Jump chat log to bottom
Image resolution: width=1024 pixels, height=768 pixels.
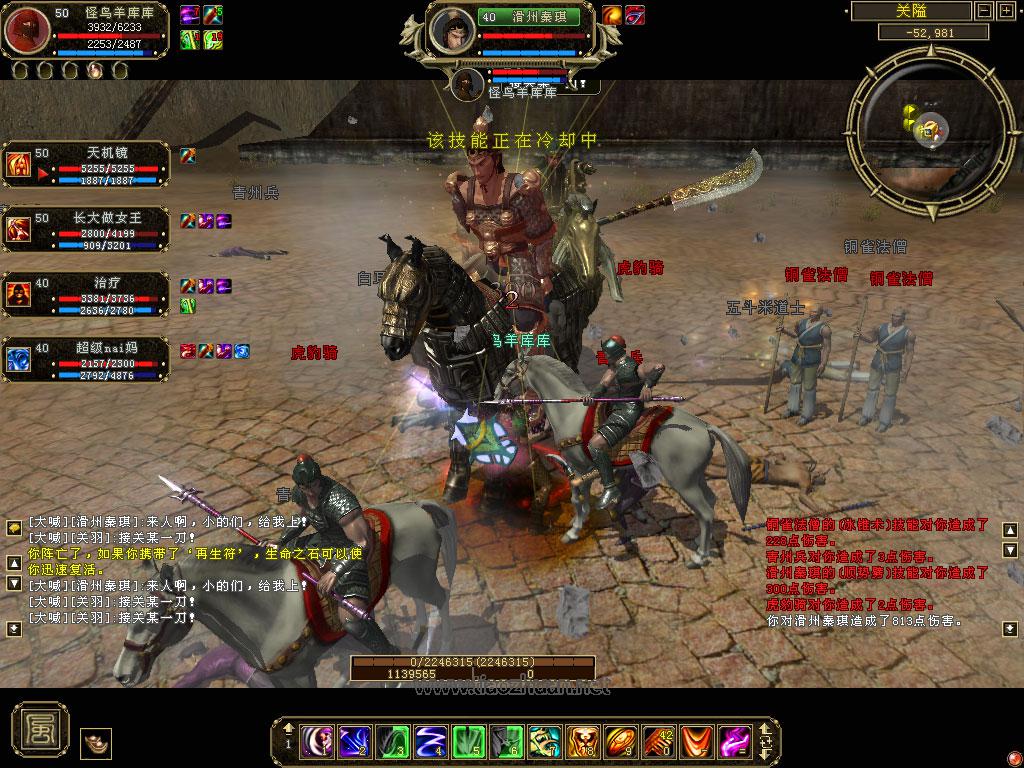[14, 628]
